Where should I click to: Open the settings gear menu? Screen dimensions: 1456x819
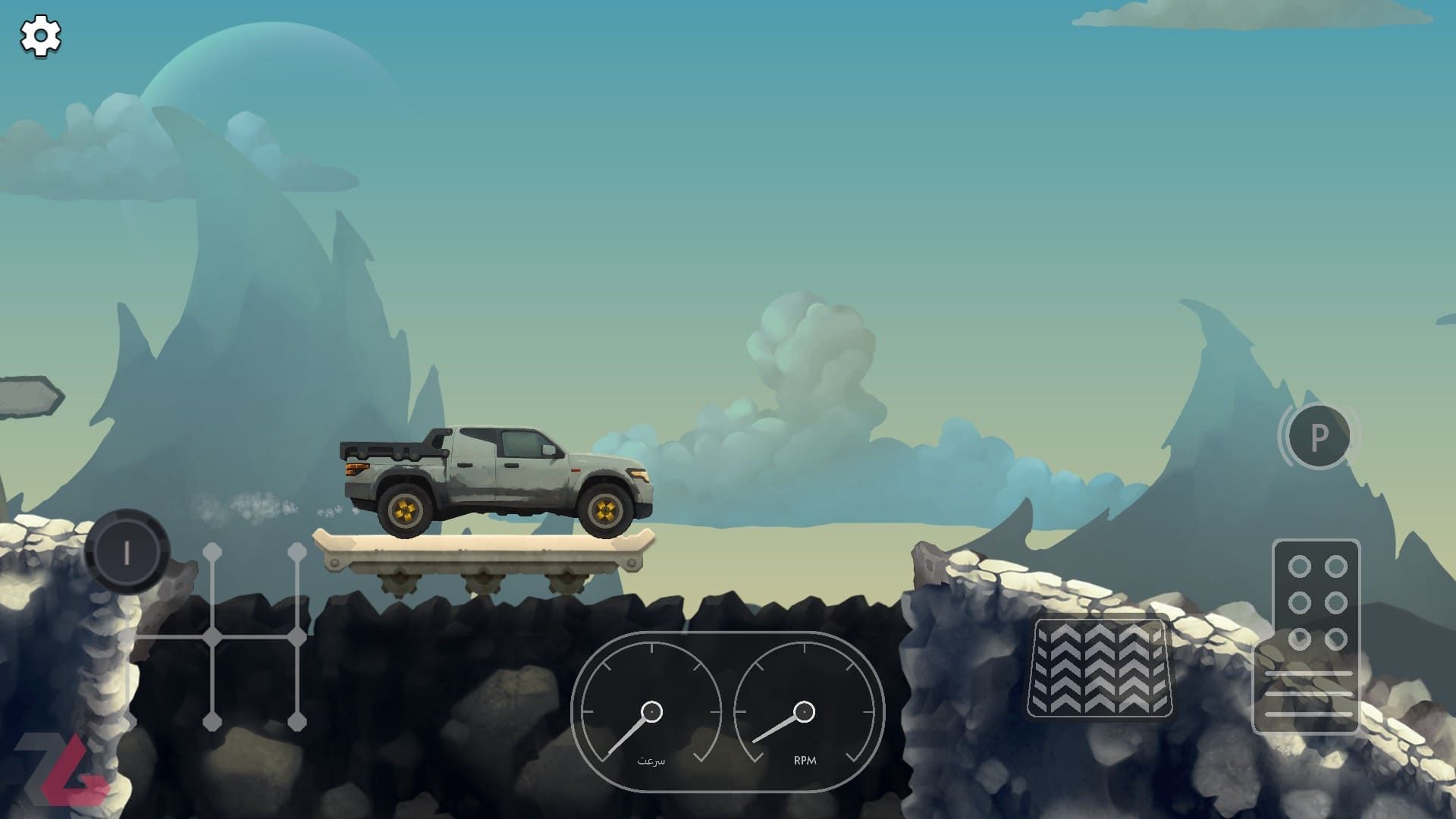pyautogui.click(x=40, y=36)
